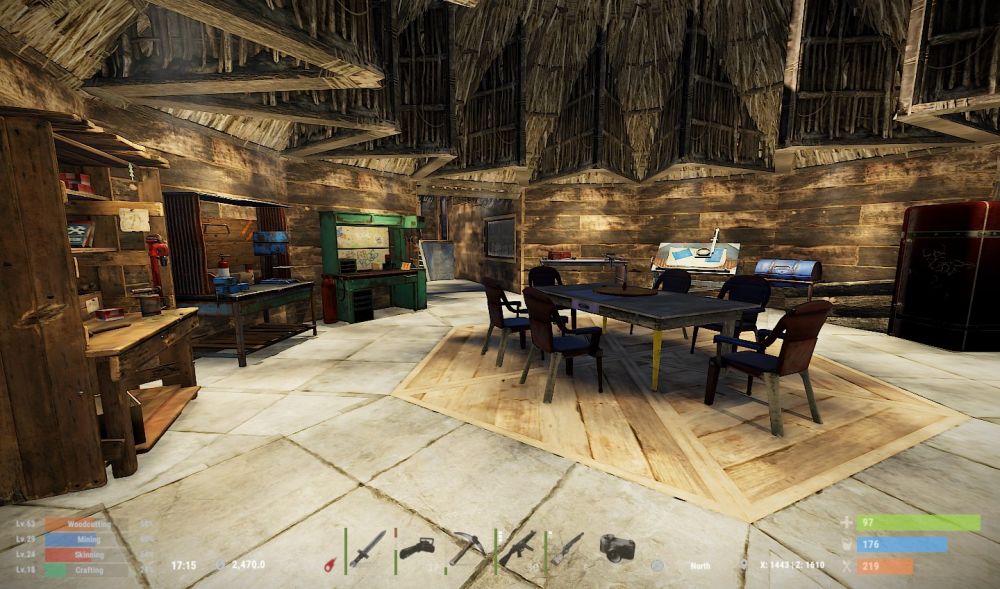Select the red torch hotbar slot

pos(329,564)
